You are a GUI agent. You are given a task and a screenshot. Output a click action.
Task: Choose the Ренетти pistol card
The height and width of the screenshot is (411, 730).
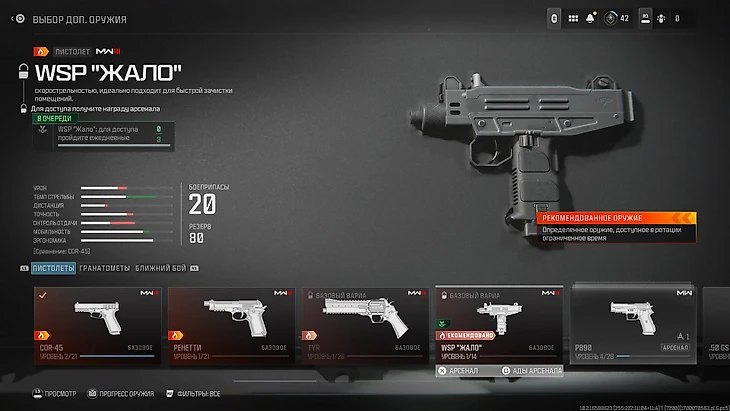[x=230, y=324]
